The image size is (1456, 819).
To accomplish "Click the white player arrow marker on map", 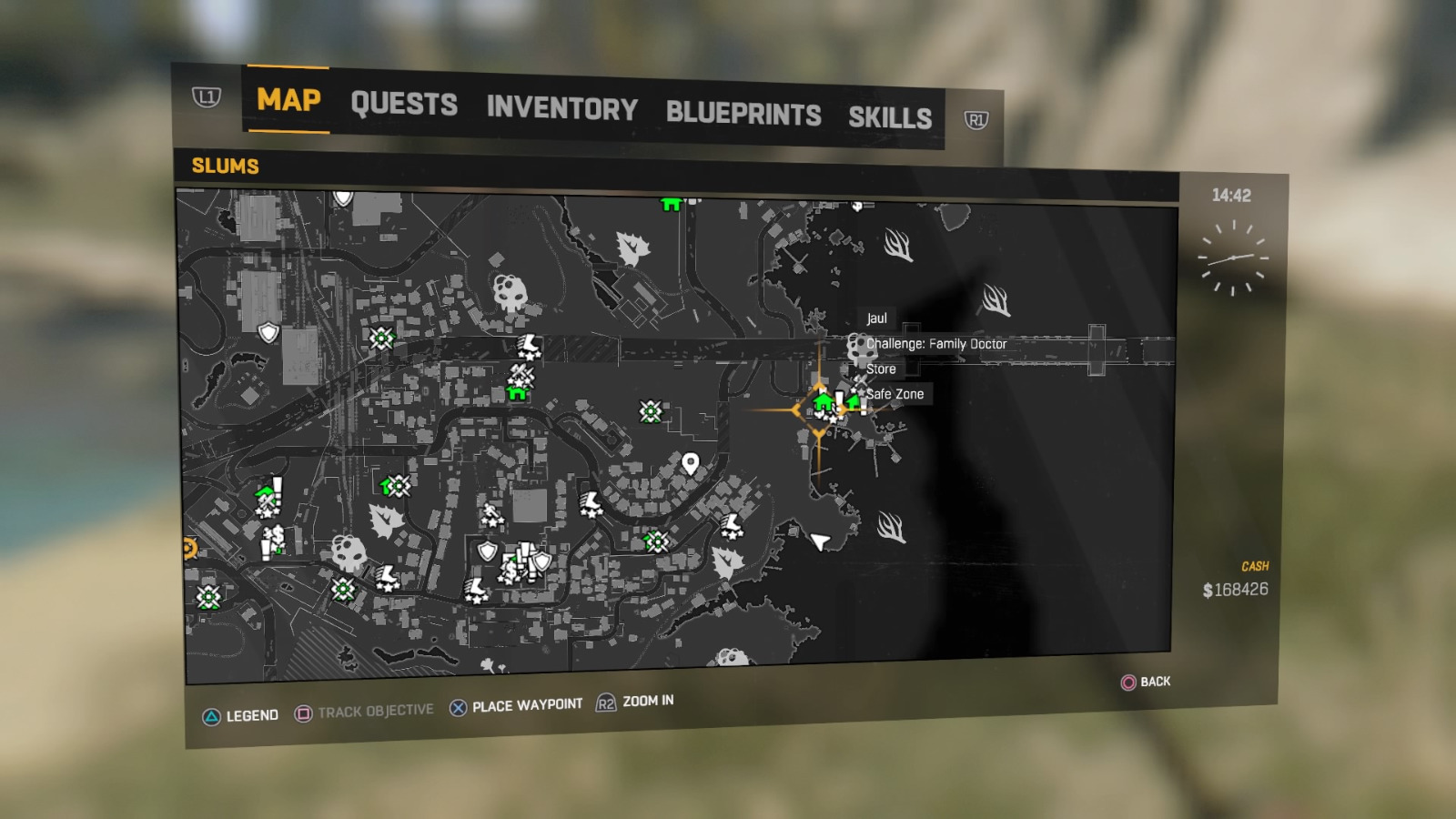I will coord(819,544).
